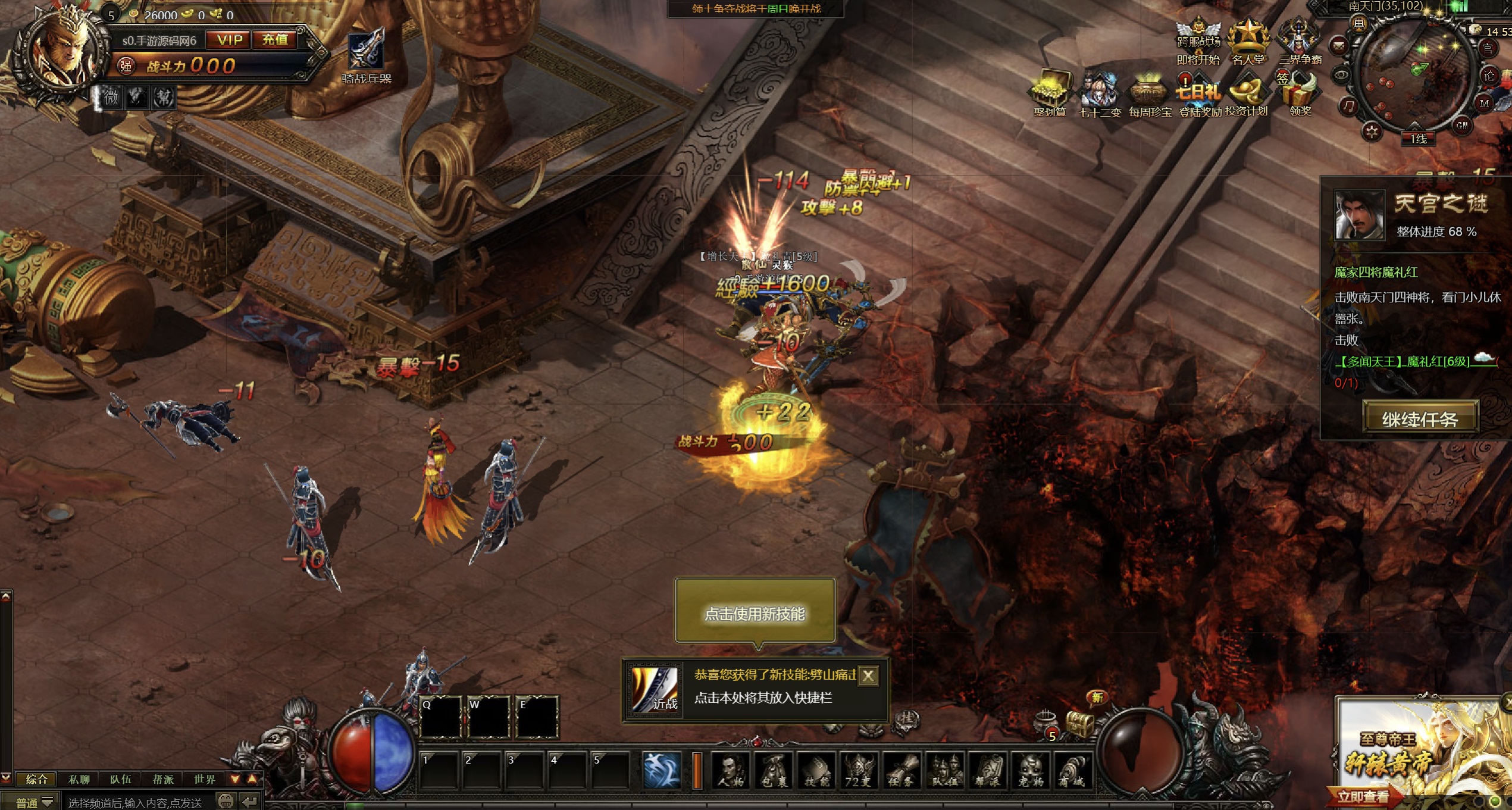Image resolution: width=1512 pixels, height=810 pixels.
Task: Close the new skill notification popup
Action: 868,675
